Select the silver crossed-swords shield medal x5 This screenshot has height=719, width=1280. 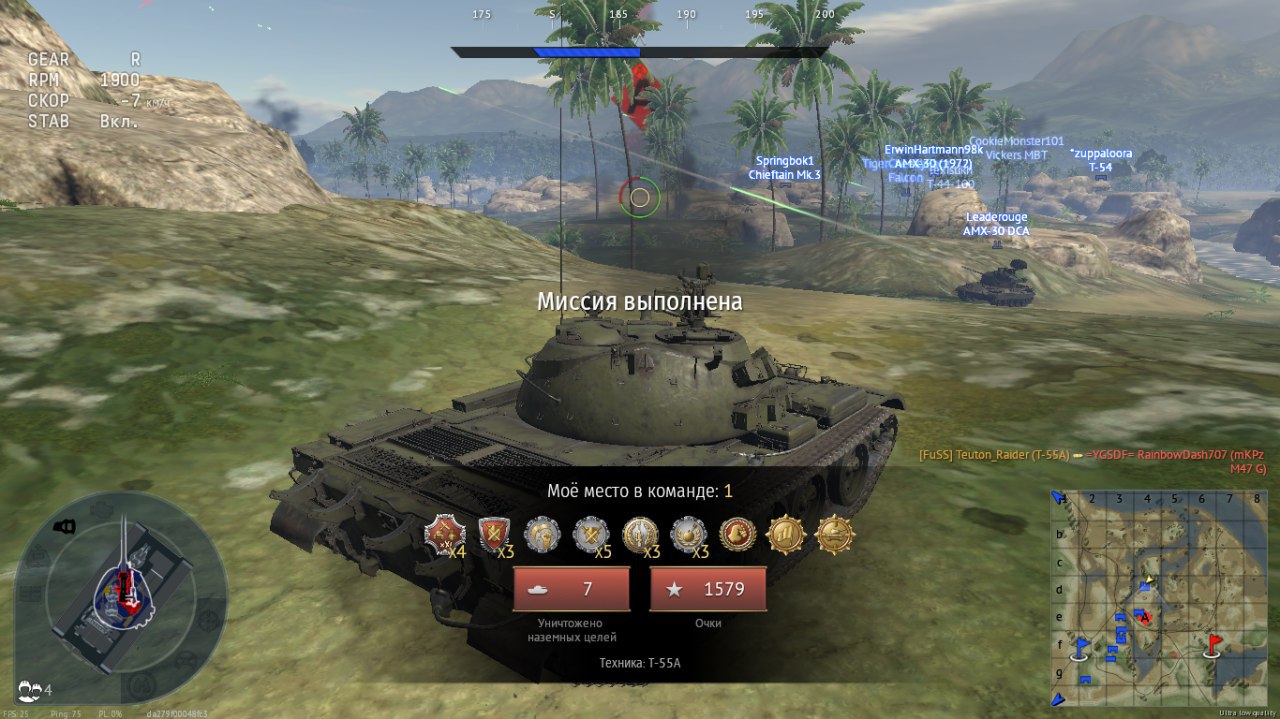tap(590, 535)
